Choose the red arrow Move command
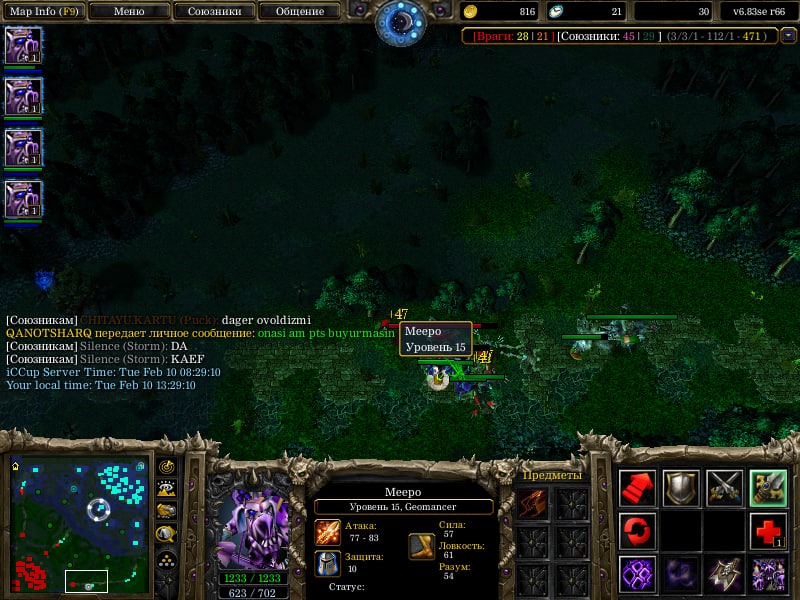This screenshot has height=600, width=800. point(637,488)
